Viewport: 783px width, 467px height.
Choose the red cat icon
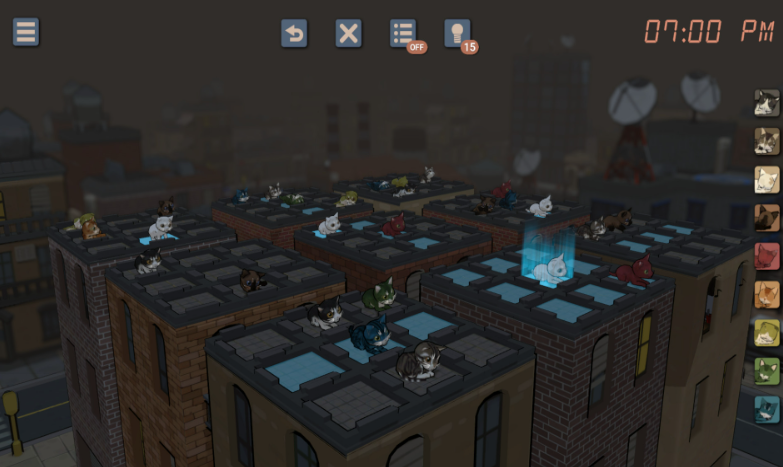(766, 256)
